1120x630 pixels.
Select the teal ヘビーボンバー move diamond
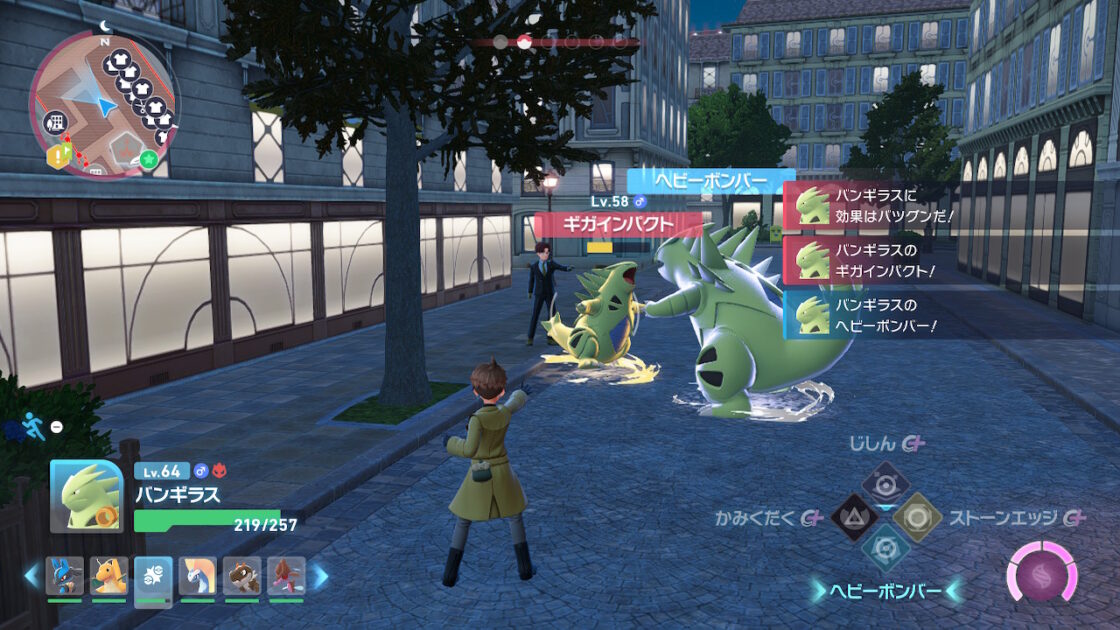click(886, 549)
